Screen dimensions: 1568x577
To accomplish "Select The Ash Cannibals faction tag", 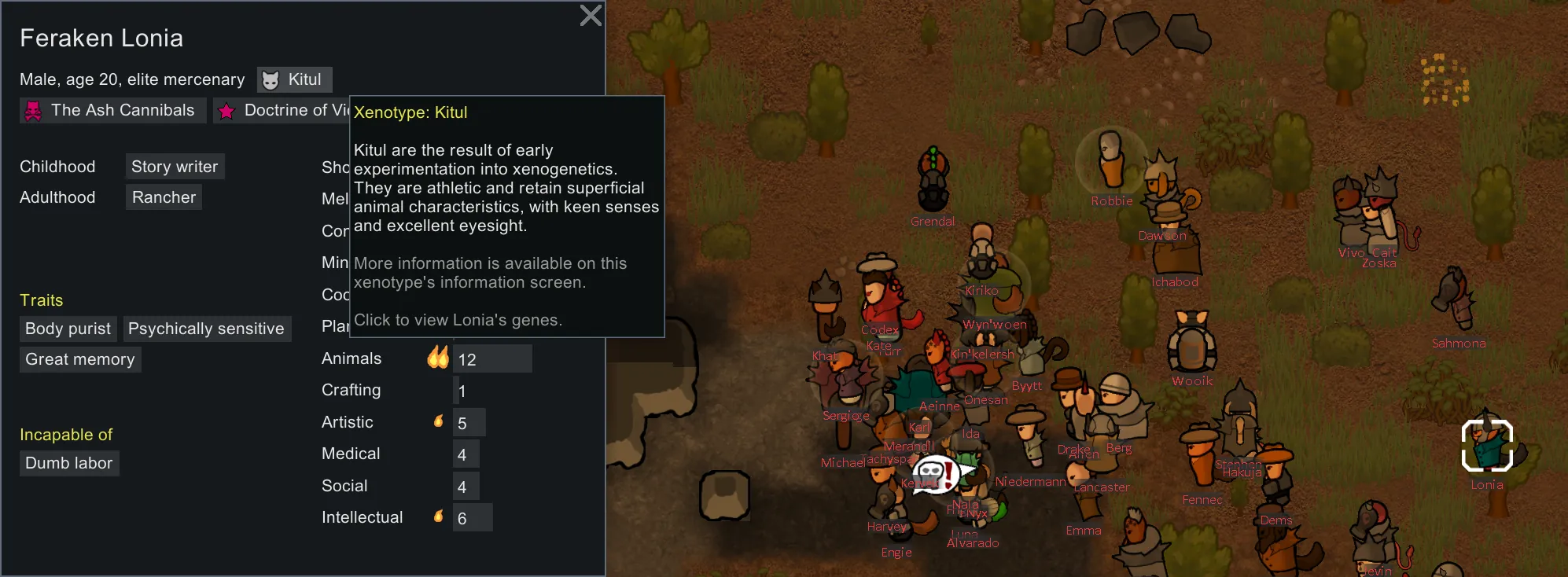I will [112, 111].
